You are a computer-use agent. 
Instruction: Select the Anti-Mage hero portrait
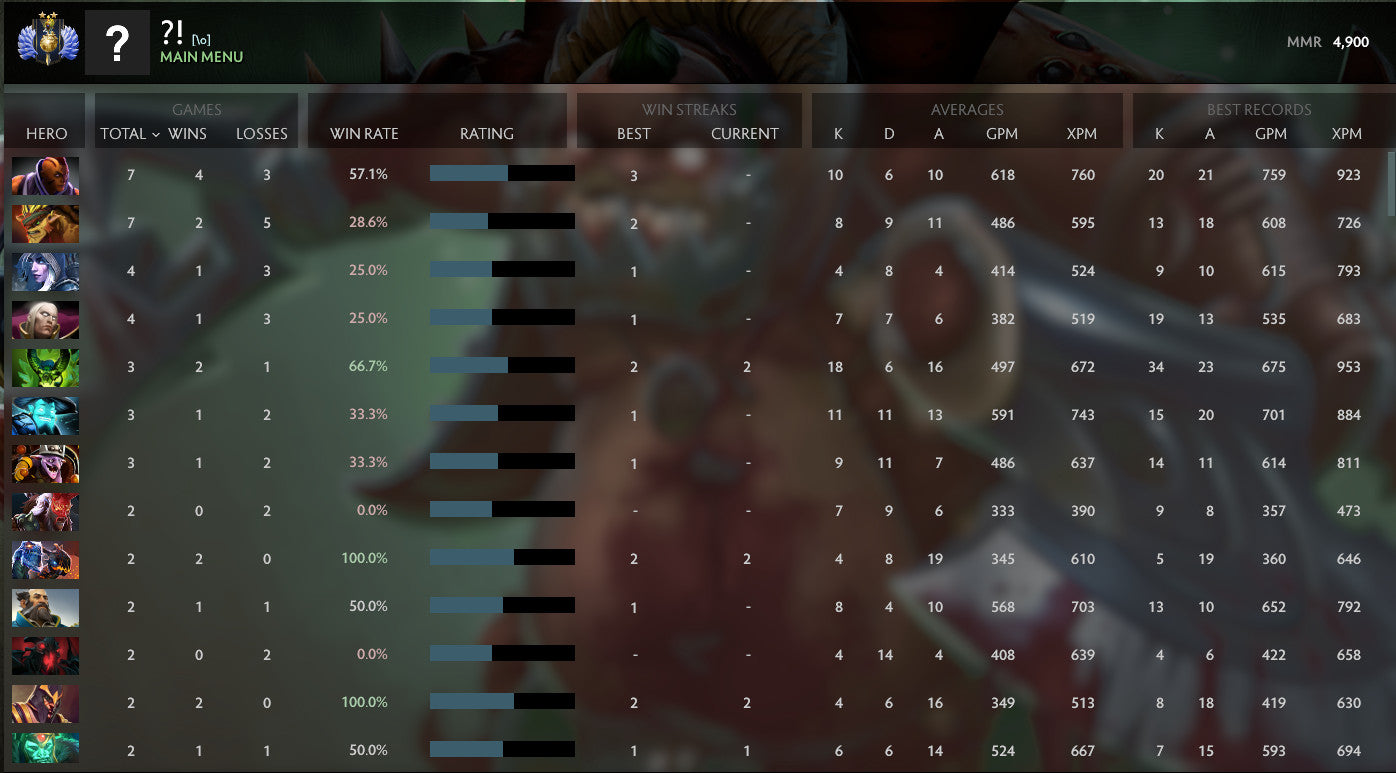[x=44, y=175]
